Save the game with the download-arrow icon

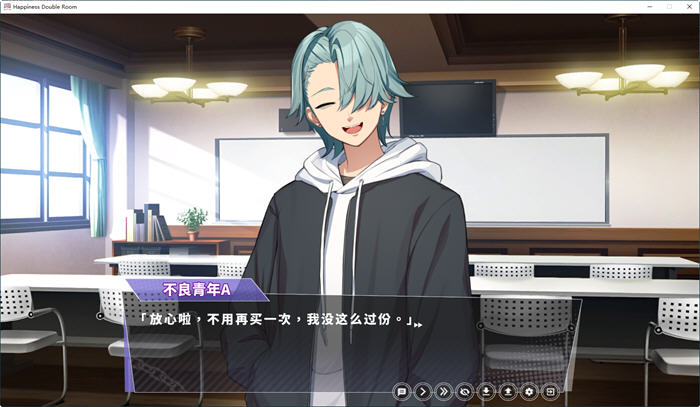[486, 392]
